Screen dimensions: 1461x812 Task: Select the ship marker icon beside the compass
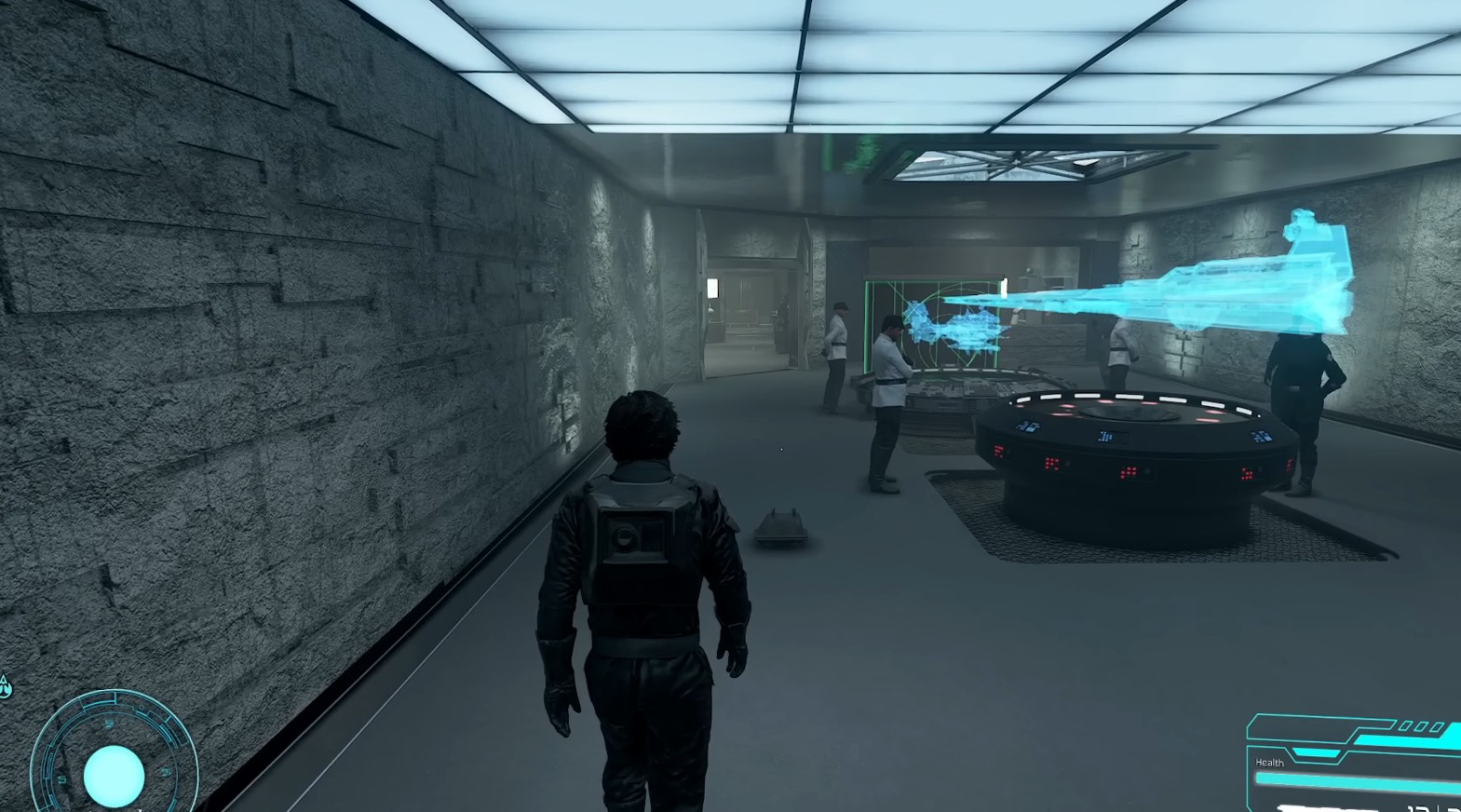pyautogui.click(x=6, y=688)
